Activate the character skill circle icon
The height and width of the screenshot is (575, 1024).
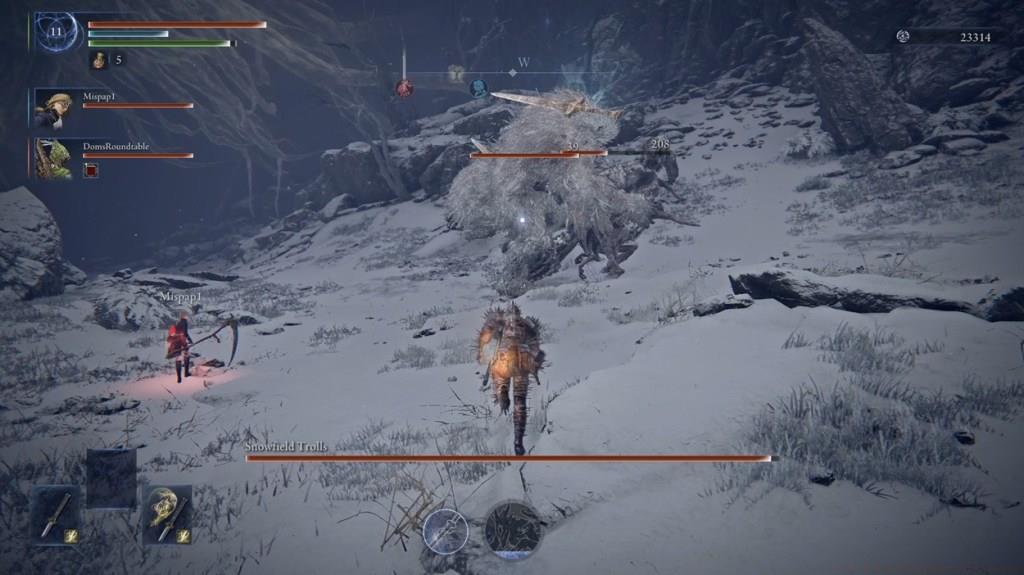click(446, 530)
